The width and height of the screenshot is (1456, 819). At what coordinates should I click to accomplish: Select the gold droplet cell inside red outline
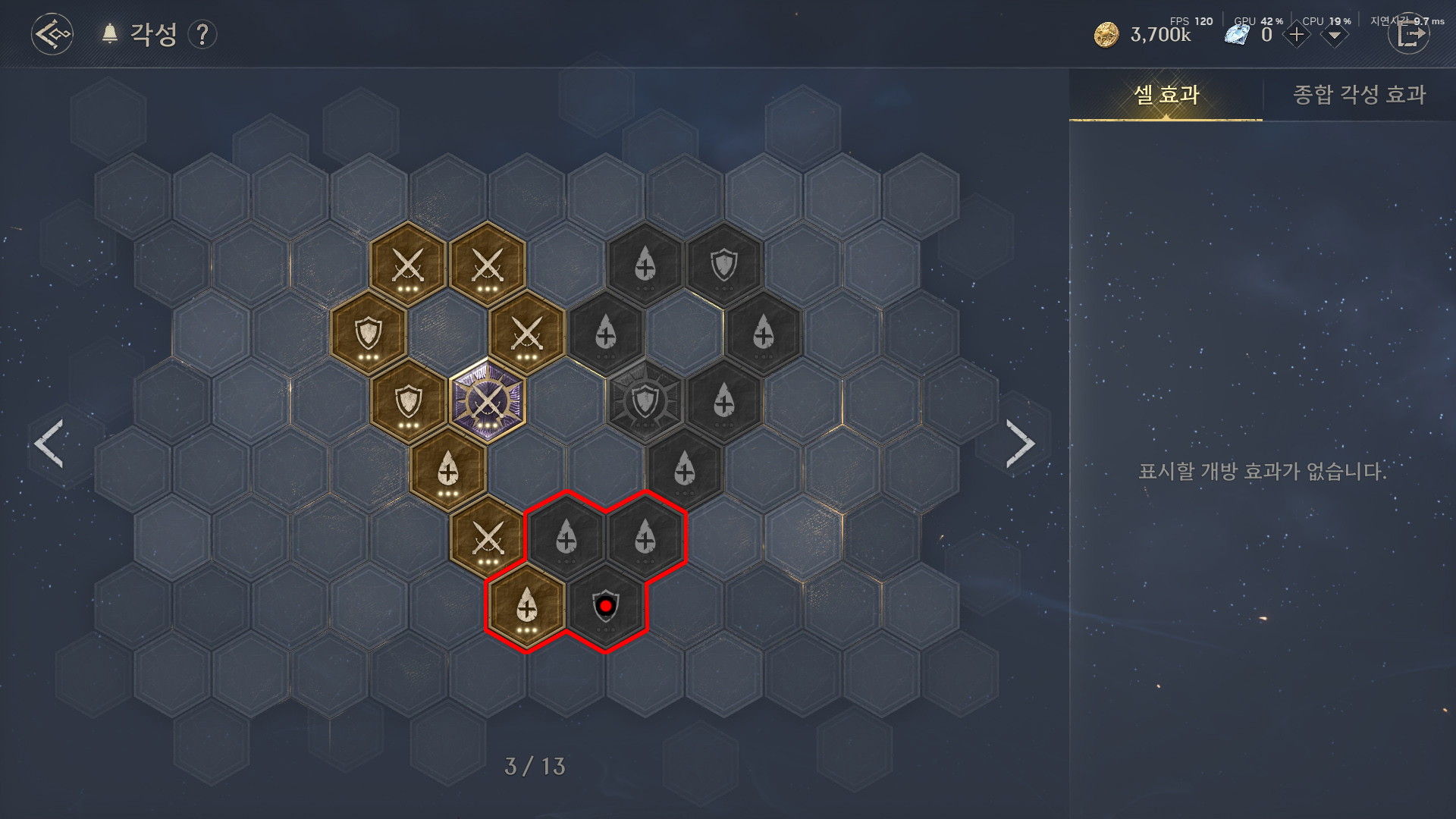pos(526,608)
